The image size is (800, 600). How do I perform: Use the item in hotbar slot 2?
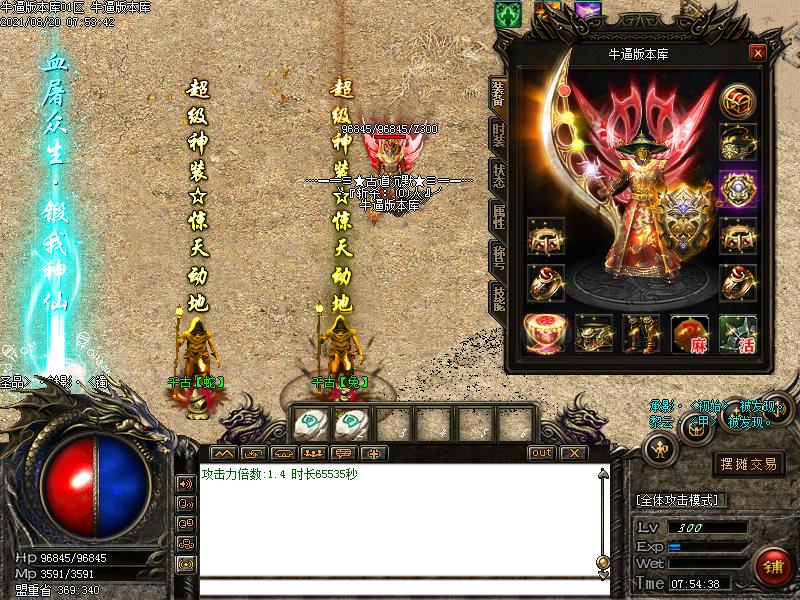350,423
